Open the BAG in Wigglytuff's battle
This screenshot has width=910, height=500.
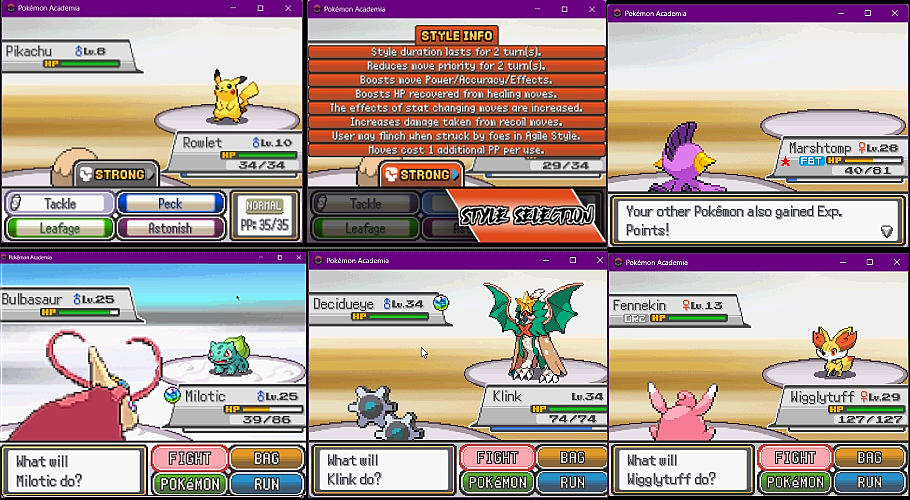point(871,458)
